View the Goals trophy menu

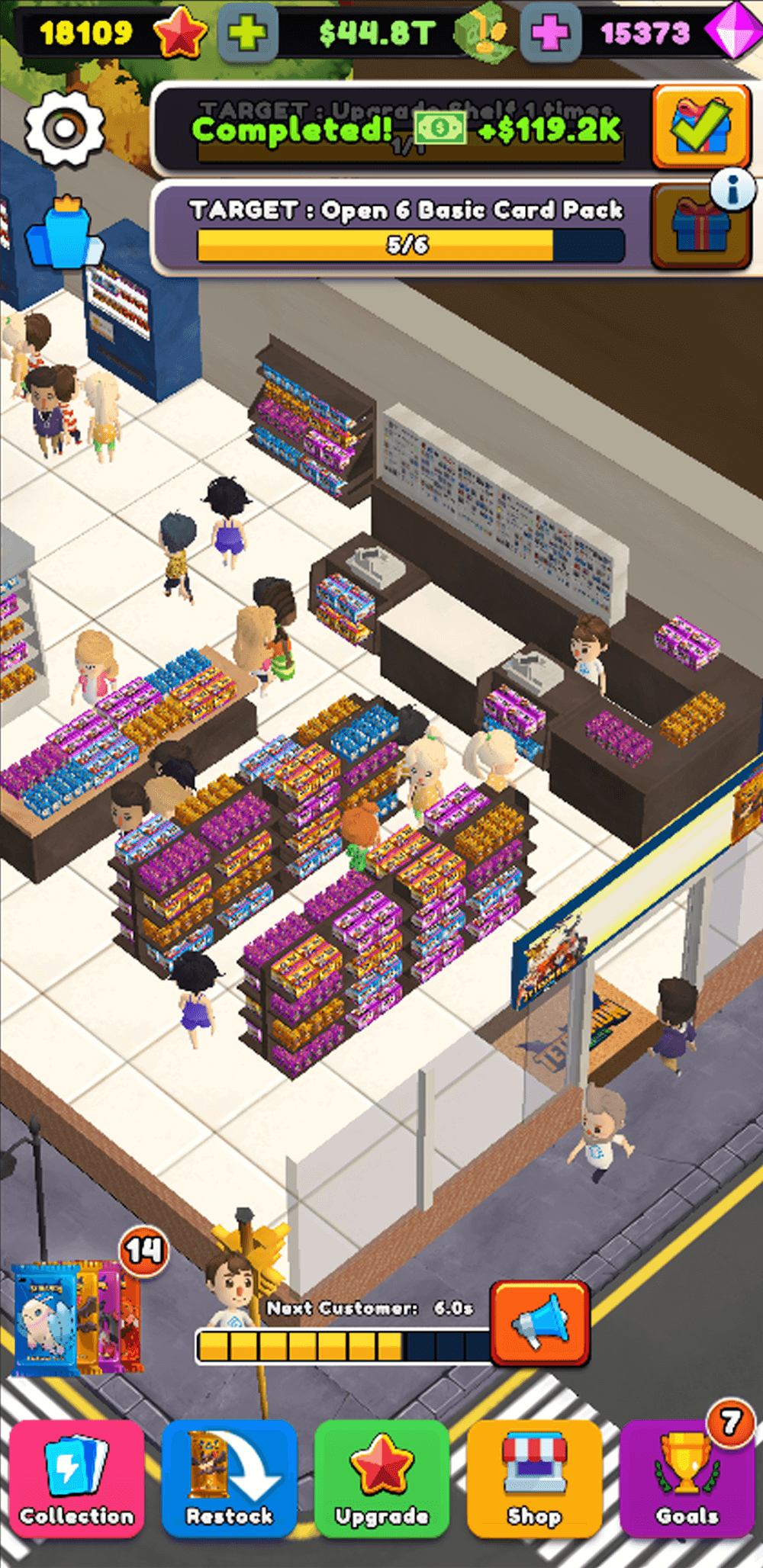click(687, 1478)
